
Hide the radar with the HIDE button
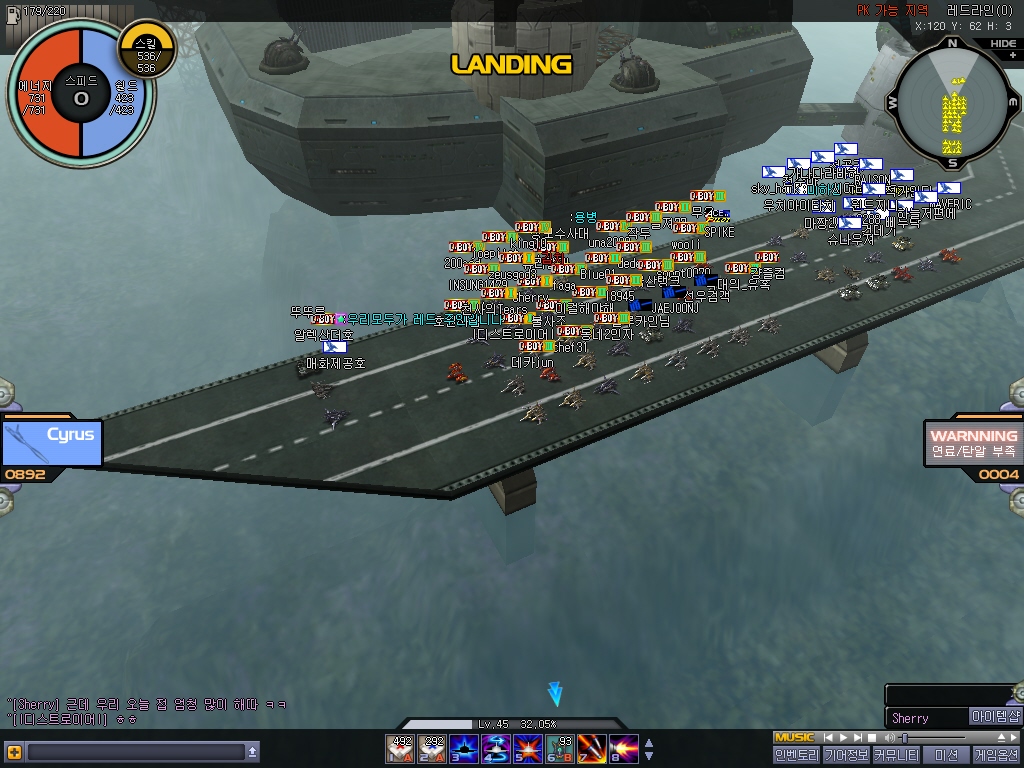pos(1002,44)
